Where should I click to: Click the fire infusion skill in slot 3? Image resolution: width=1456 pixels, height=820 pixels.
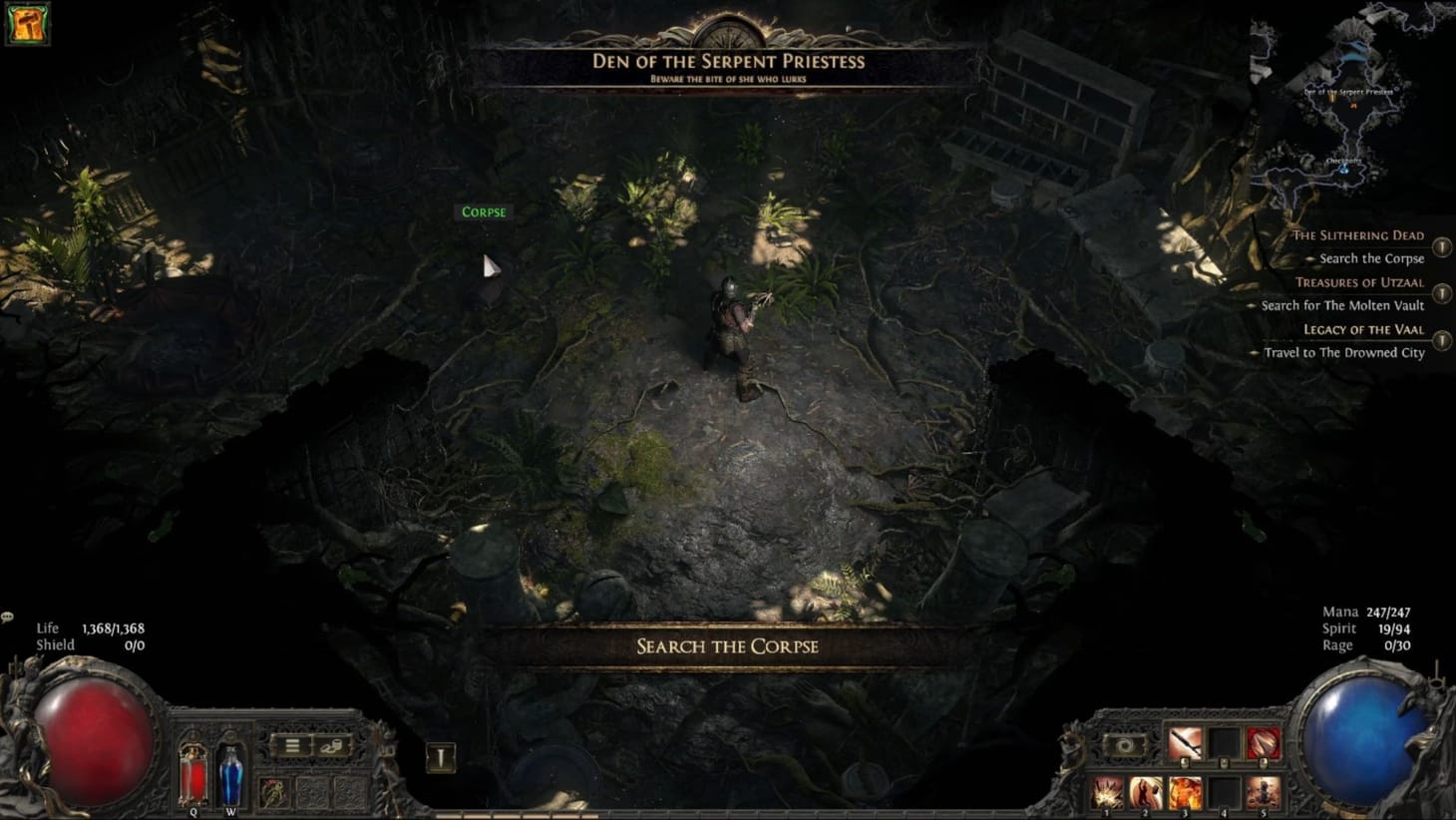click(x=1185, y=793)
